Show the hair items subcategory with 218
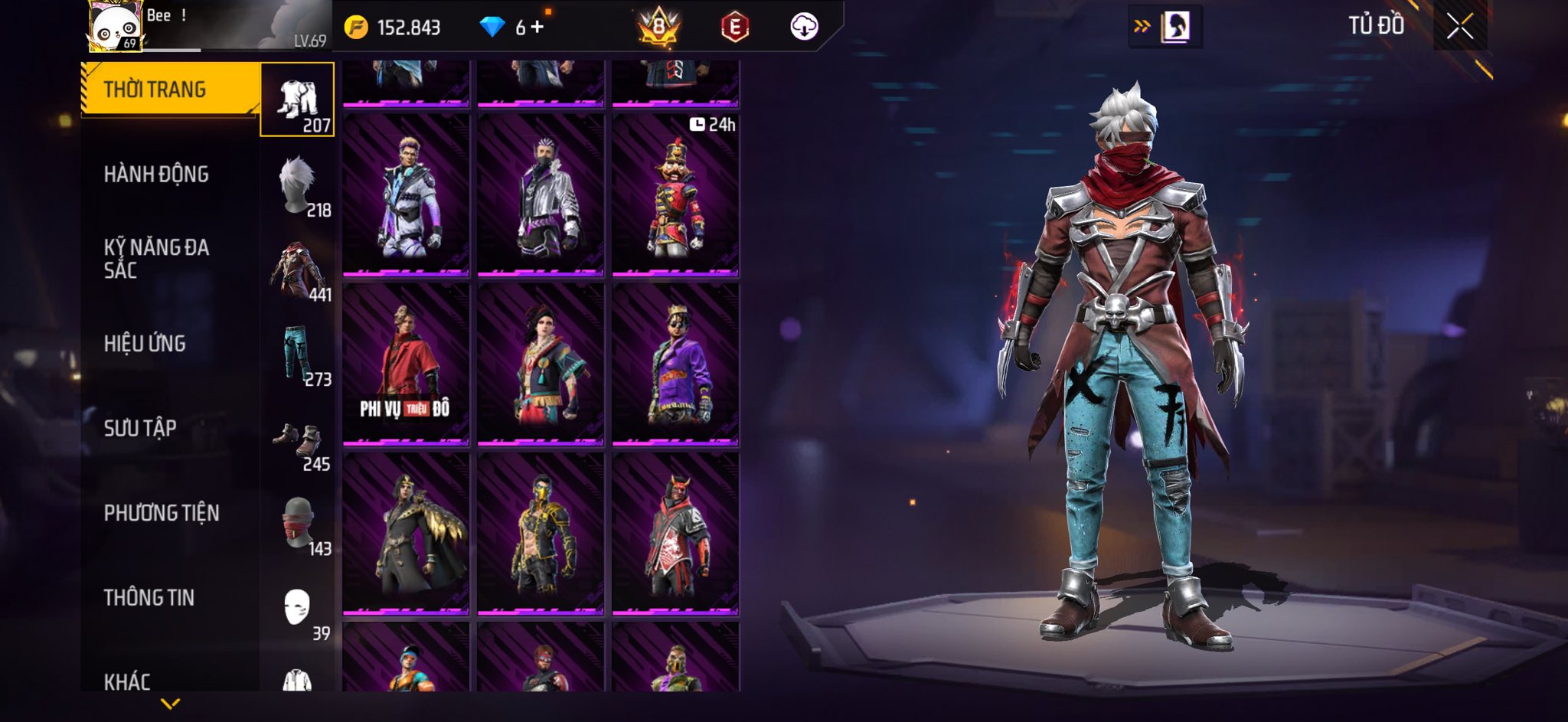1568x722 pixels. [298, 185]
